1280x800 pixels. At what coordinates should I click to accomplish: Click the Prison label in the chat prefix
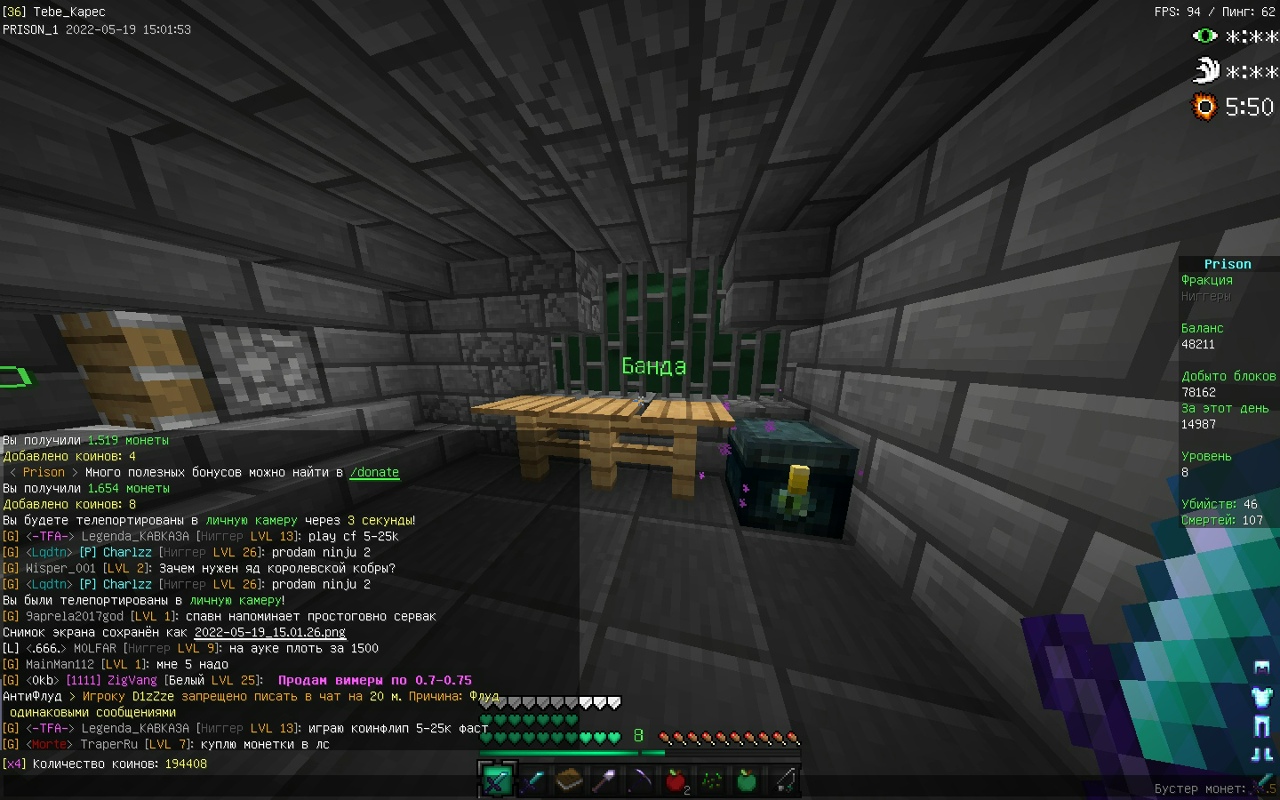(43, 471)
